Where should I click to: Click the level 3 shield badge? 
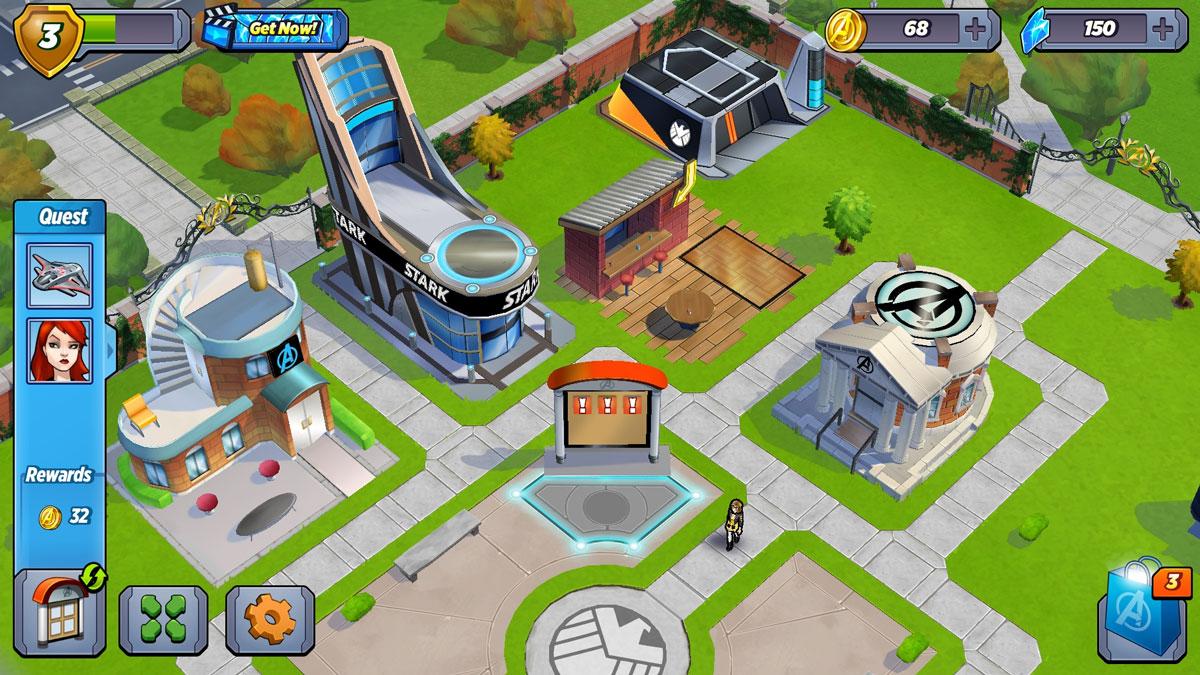tap(47, 36)
